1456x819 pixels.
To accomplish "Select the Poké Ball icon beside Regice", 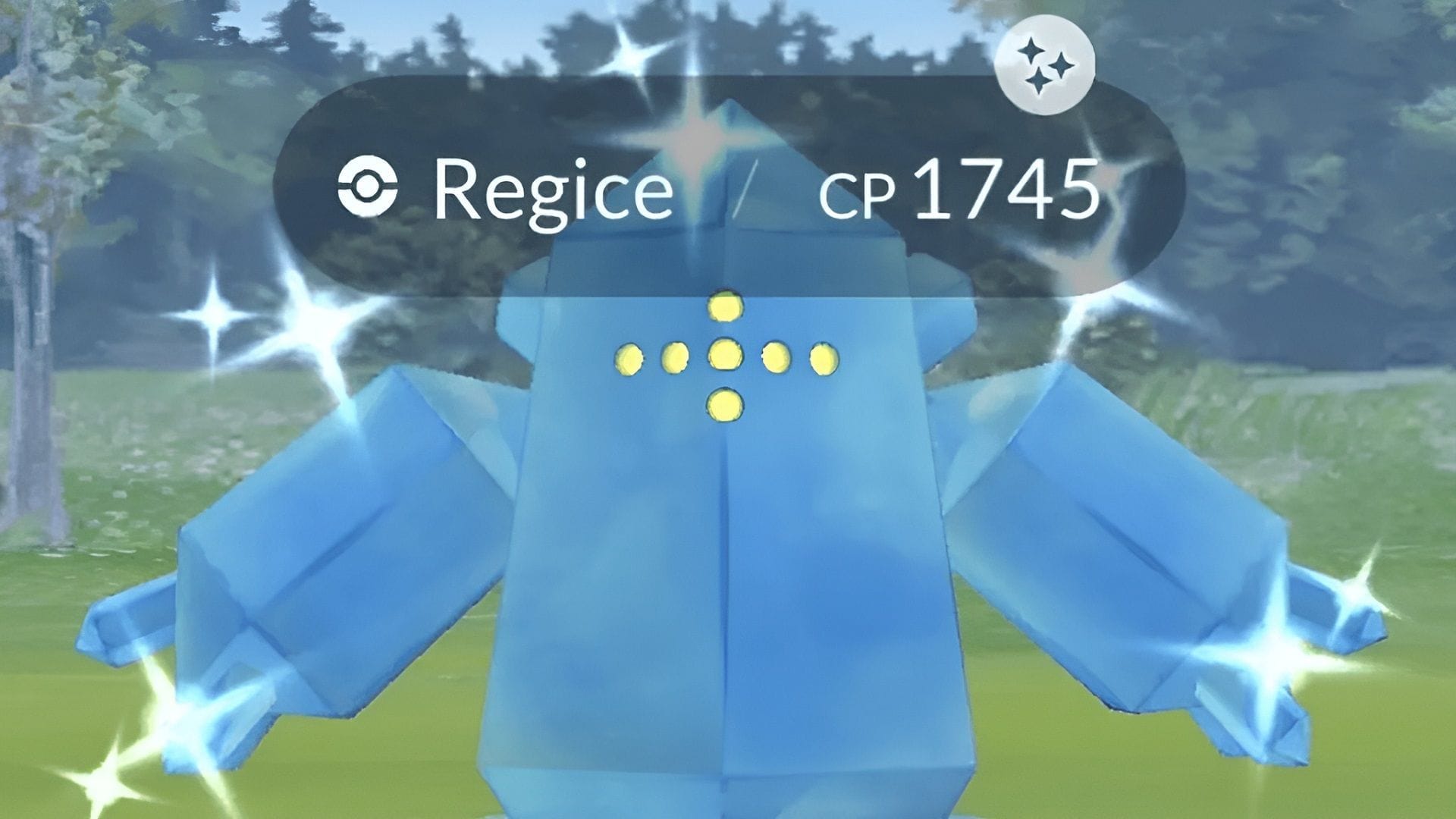I will [x=371, y=184].
